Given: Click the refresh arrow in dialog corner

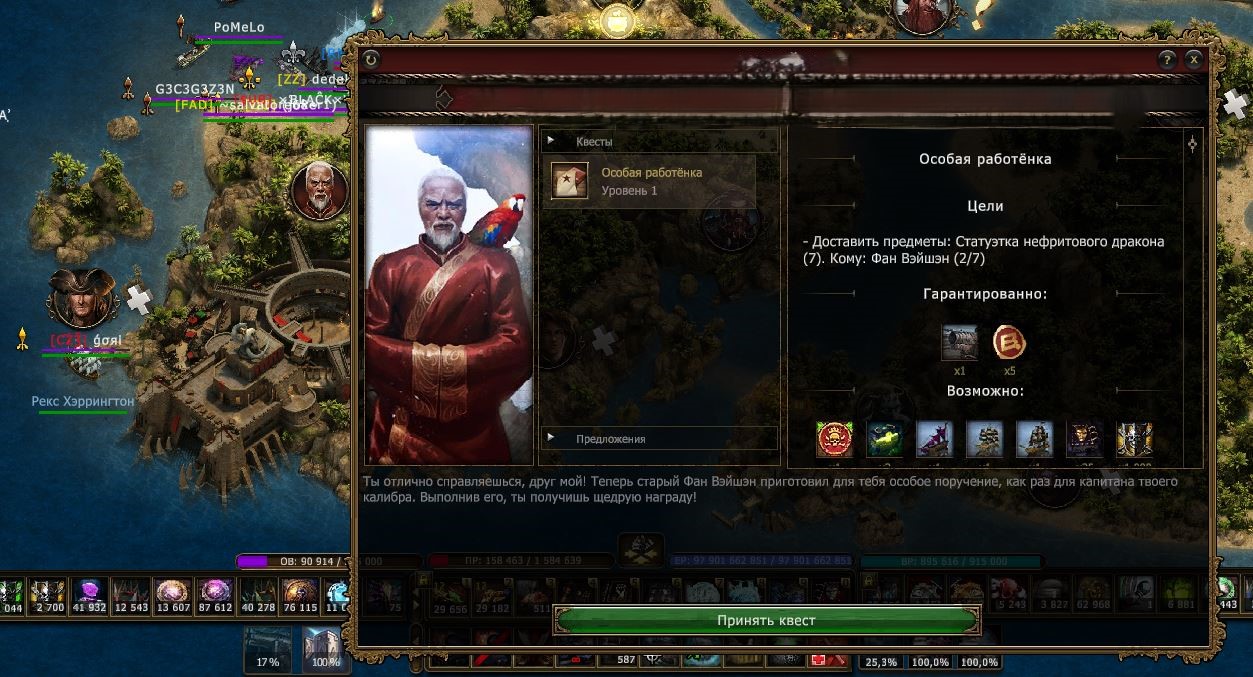Looking at the screenshot, I should [372, 60].
